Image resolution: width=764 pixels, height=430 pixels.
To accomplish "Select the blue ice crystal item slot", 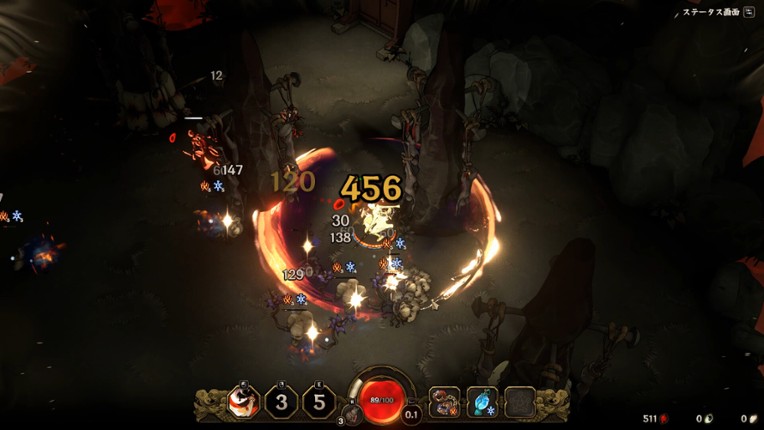I will tap(482, 402).
